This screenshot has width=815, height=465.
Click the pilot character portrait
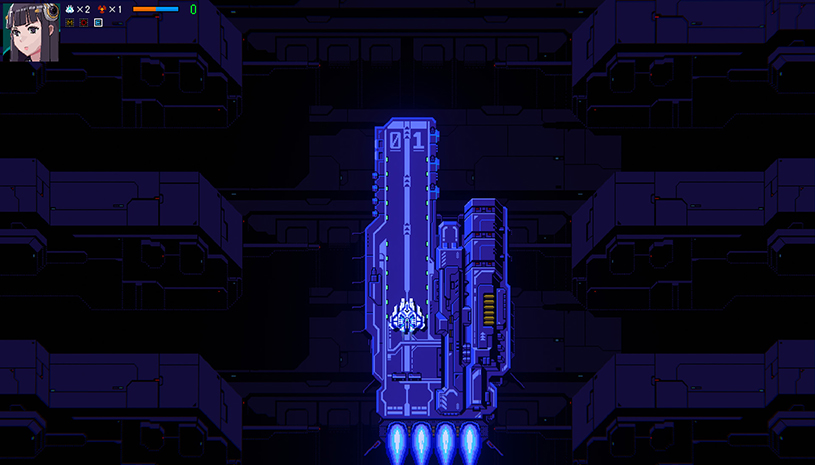[x=31, y=30]
